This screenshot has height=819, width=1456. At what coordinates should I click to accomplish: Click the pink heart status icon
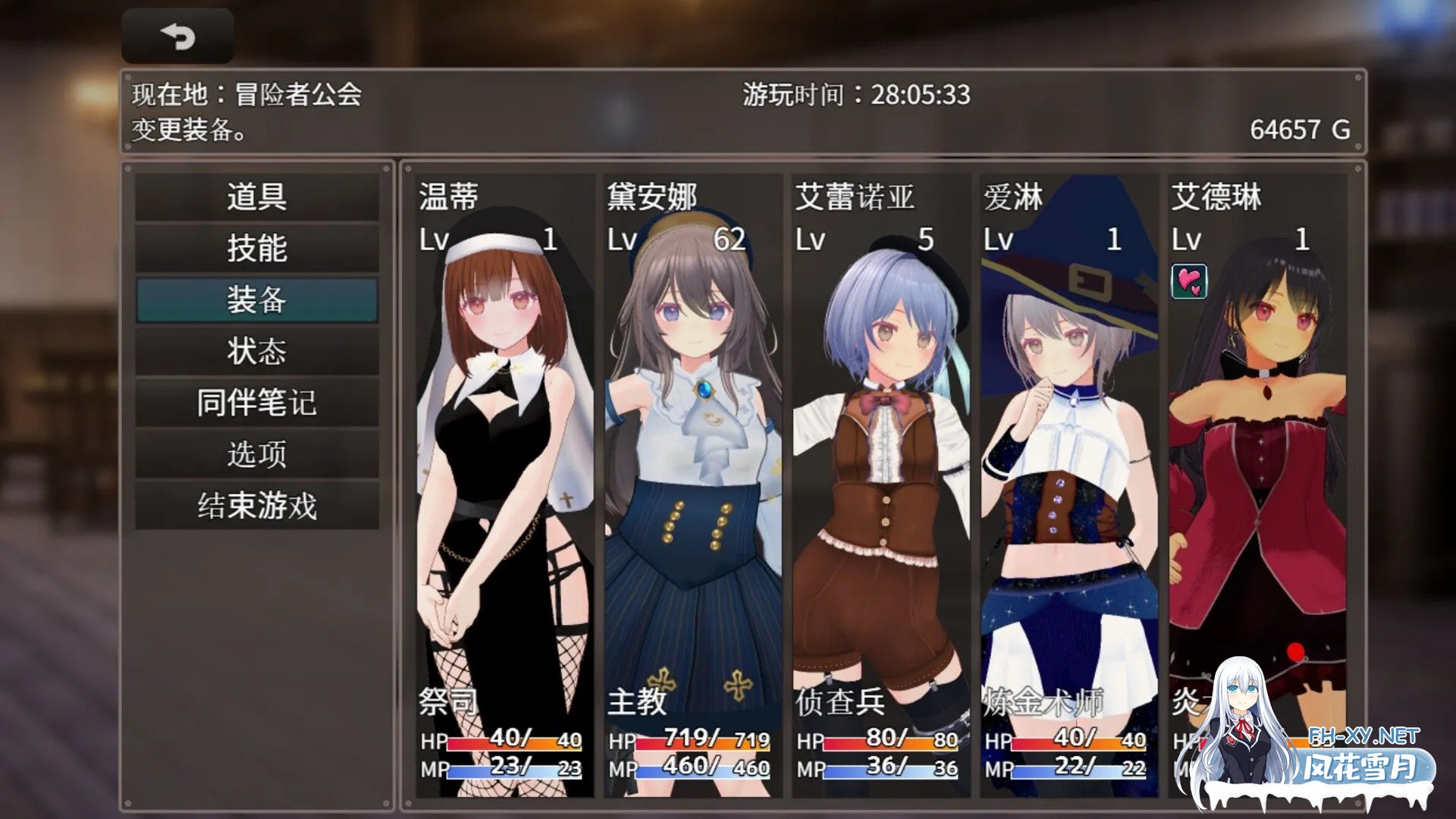1188,281
